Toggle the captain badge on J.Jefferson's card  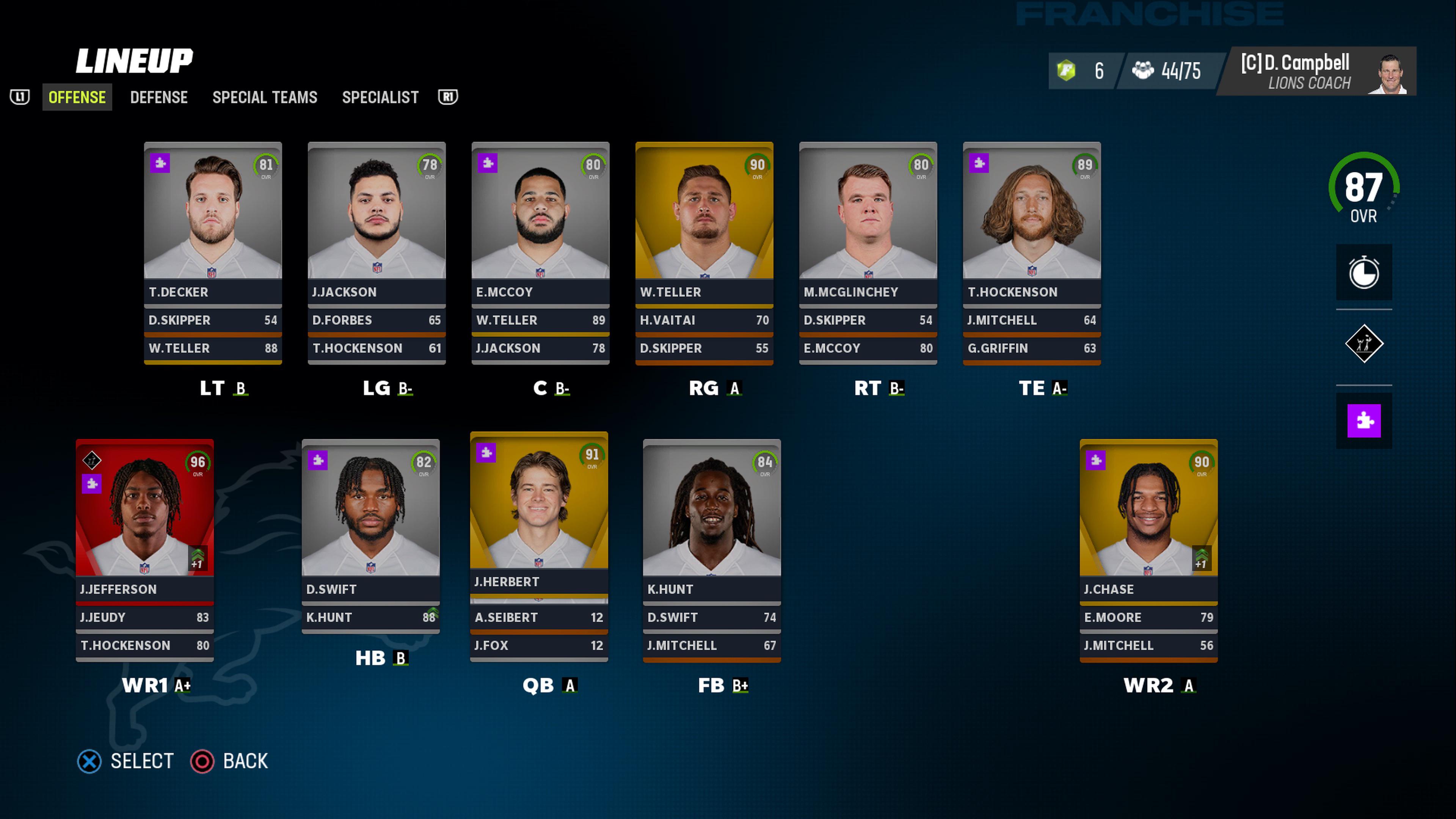point(91,461)
